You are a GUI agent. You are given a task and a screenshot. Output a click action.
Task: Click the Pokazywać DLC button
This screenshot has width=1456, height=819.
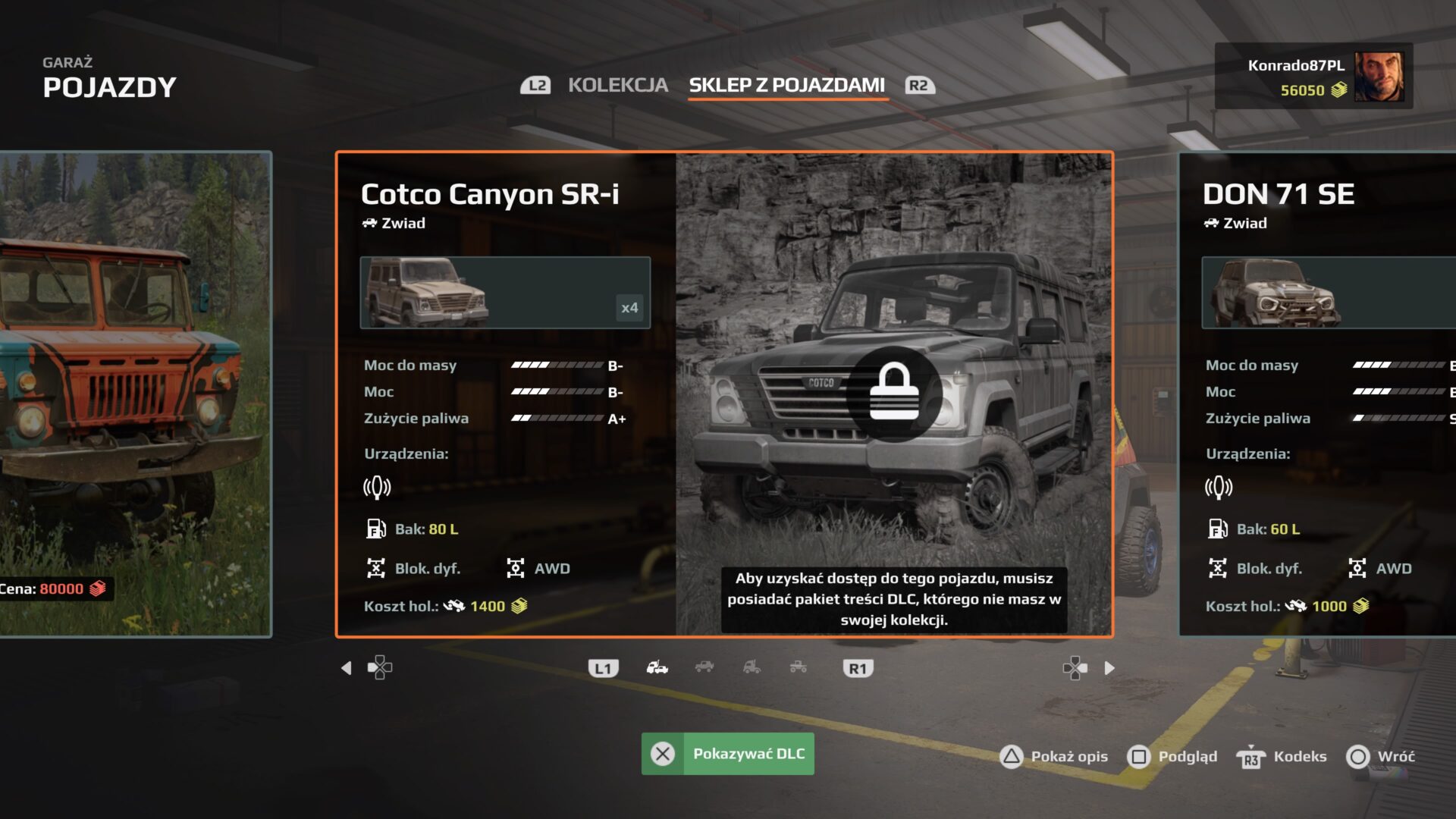(x=727, y=754)
